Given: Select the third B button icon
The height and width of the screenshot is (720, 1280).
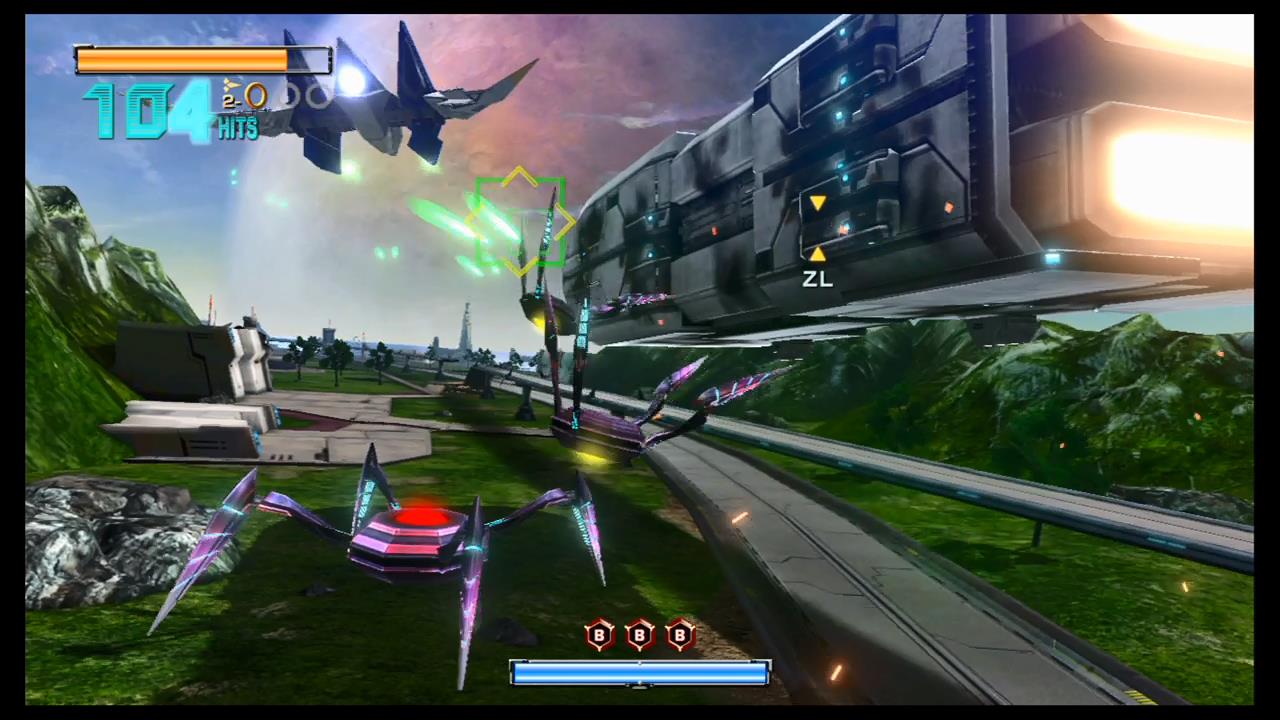Looking at the screenshot, I should pos(679,636).
